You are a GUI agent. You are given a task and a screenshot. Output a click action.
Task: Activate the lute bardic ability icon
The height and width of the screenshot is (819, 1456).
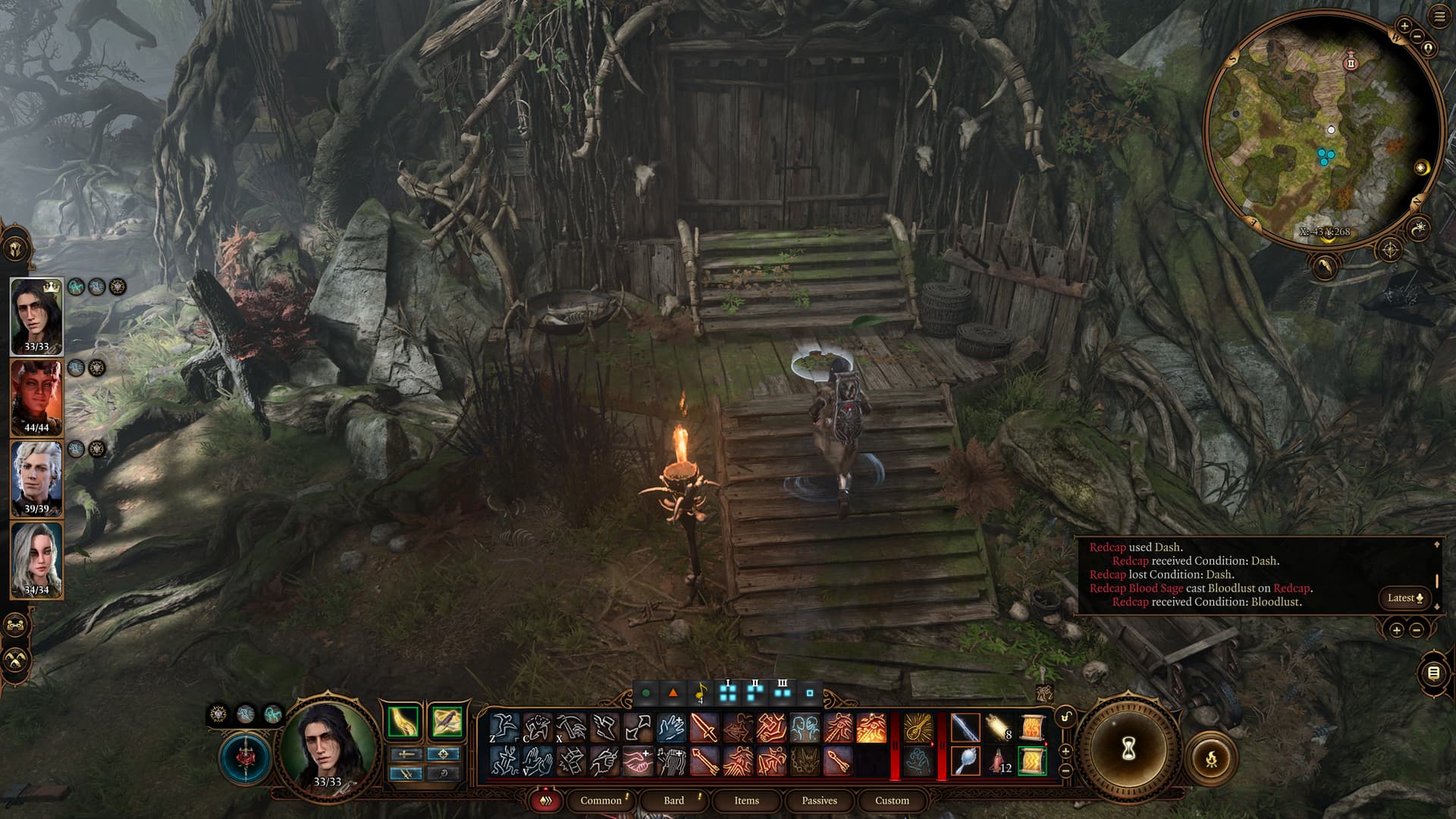(918, 728)
